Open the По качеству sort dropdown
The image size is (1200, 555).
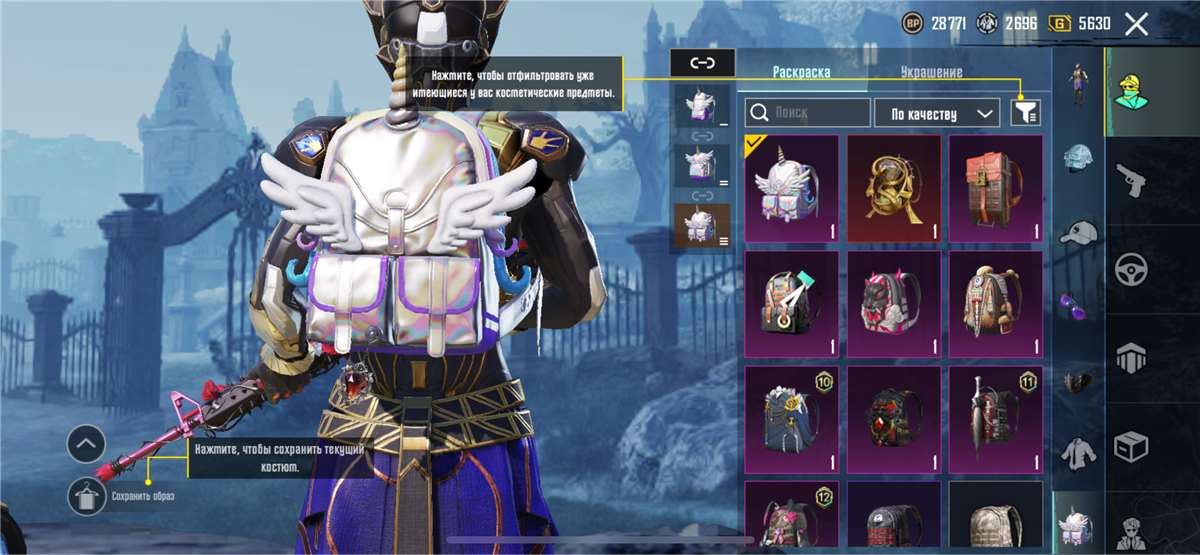pyautogui.click(x=937, y=113)
